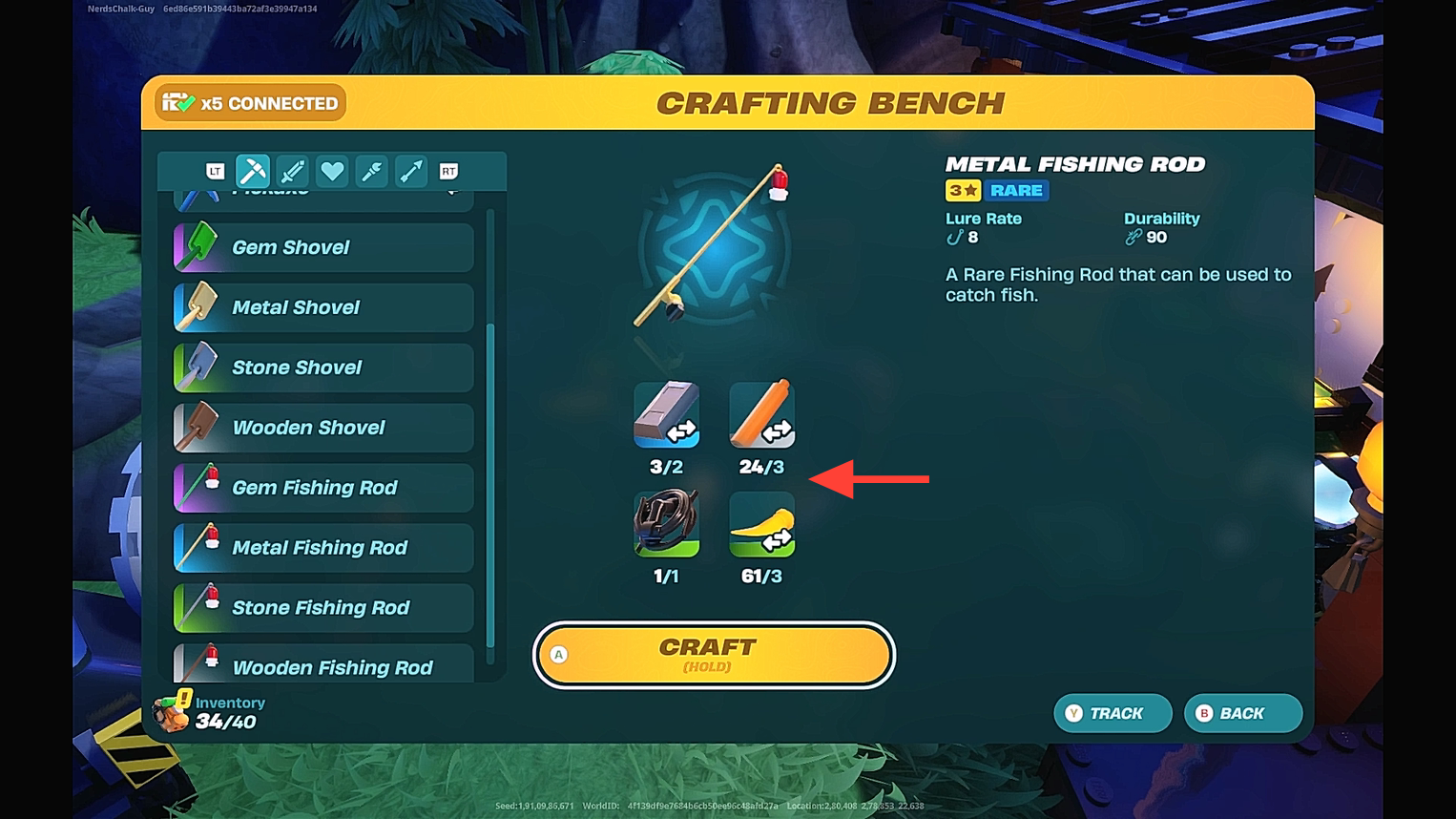Viewport: 1456px width, 819px height.
Task: Swap the metal bar ingredient
Action: tap(666, 415)
